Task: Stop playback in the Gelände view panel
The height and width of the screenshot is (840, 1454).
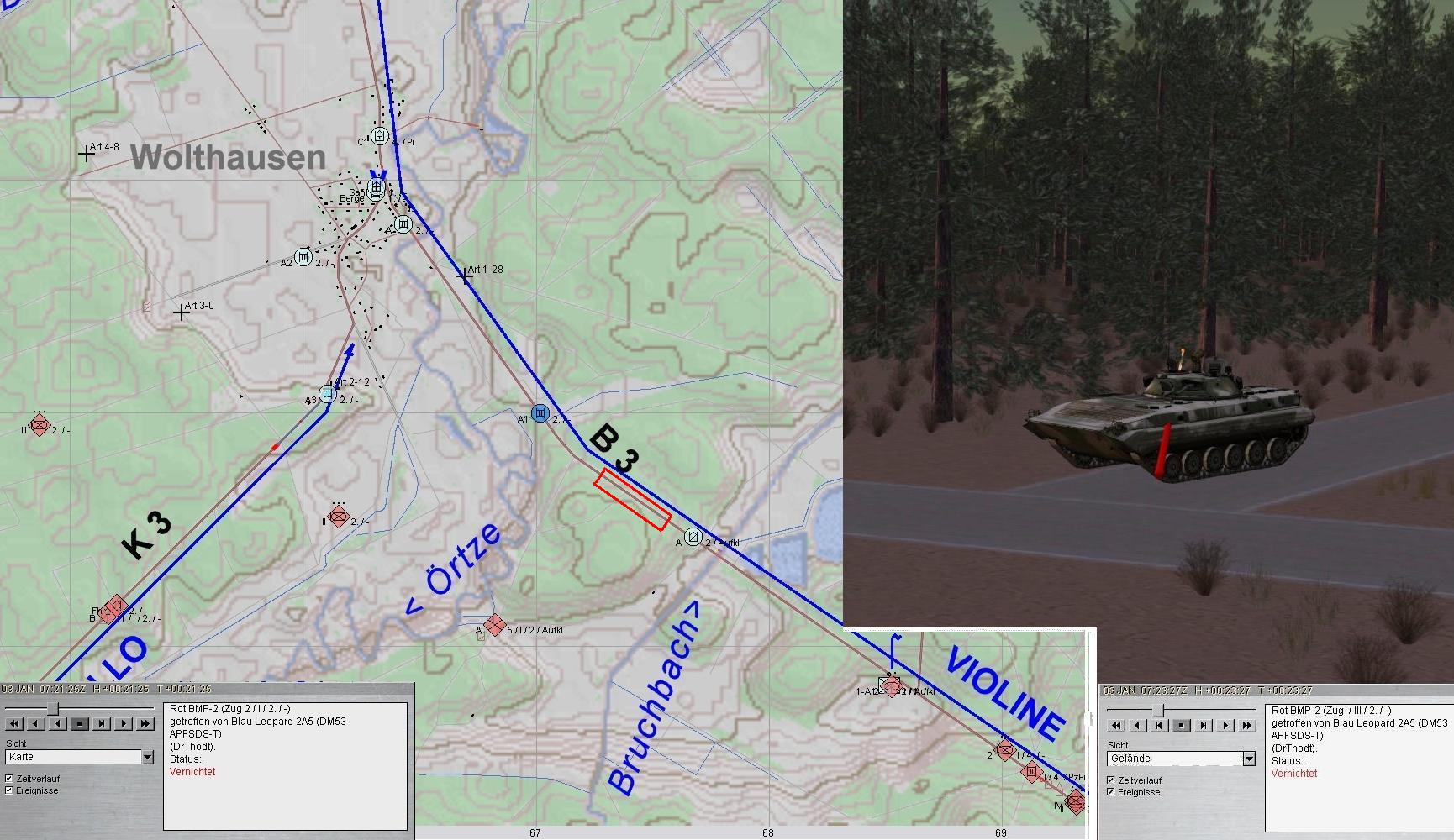Action: 1182,725
